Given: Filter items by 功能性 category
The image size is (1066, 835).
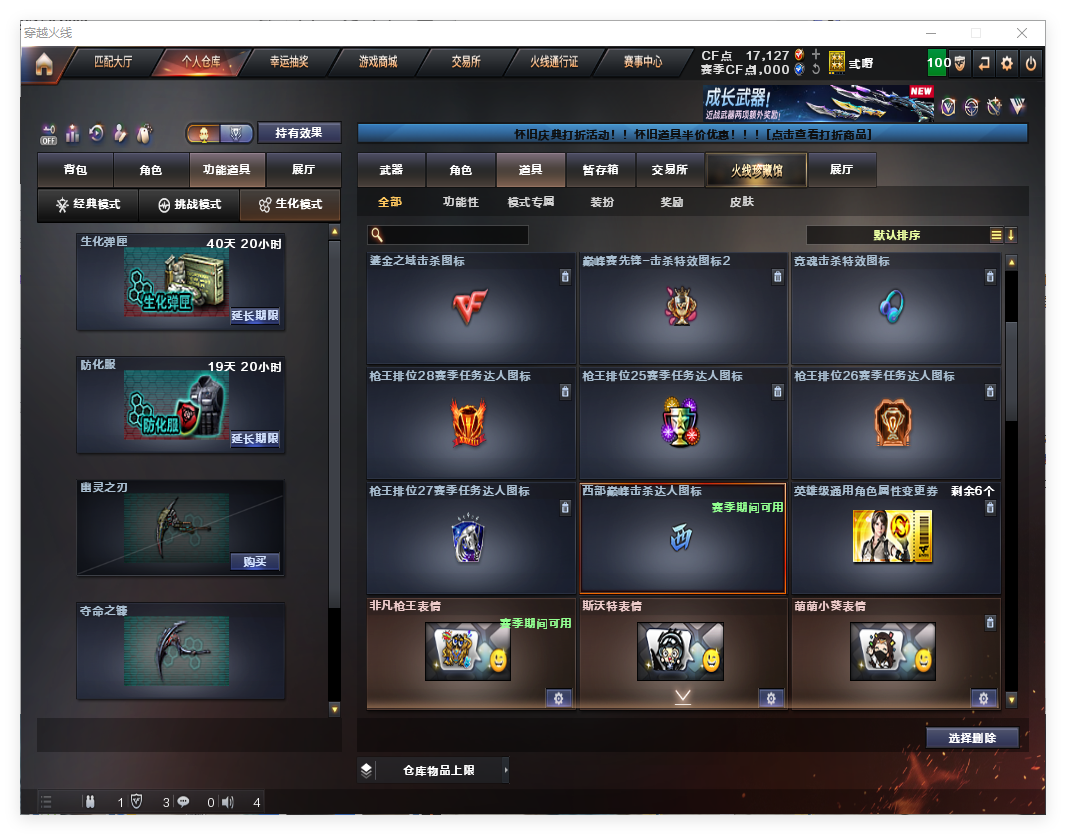Looking at the screenshot, I should (461, 202).
